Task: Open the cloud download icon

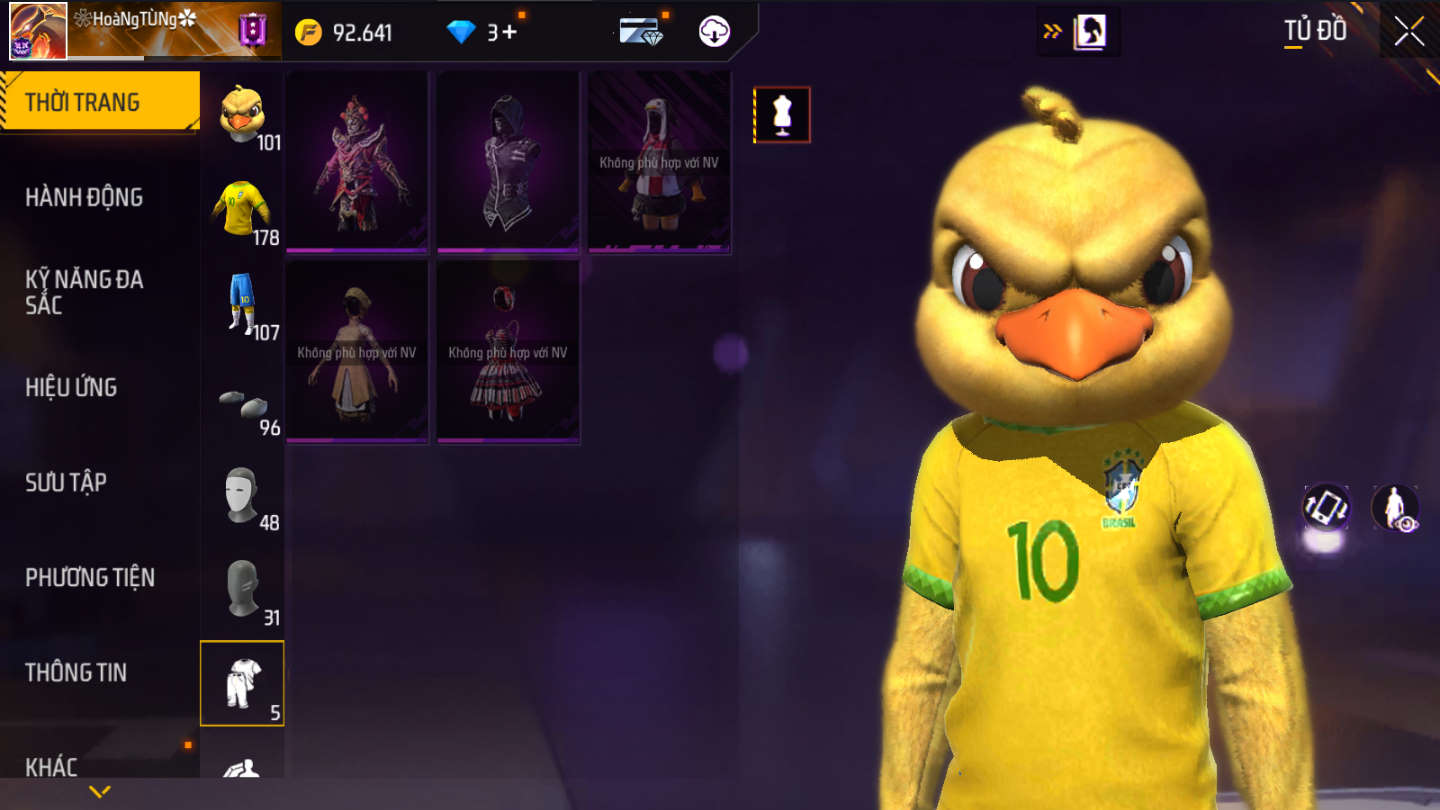Action: 714,32
